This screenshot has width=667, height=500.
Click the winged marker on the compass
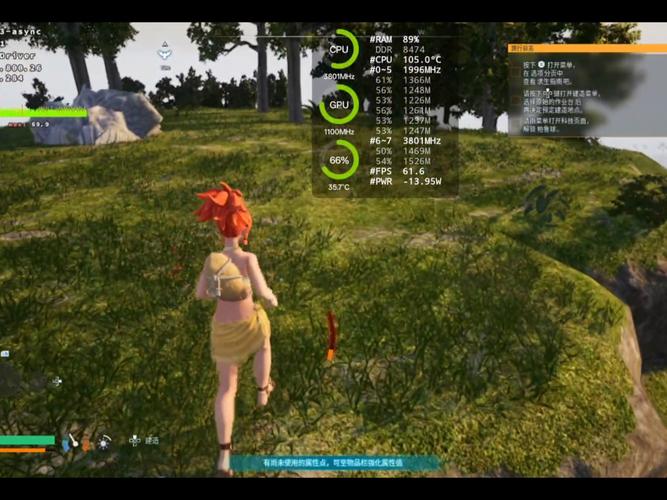coord(166,53)
